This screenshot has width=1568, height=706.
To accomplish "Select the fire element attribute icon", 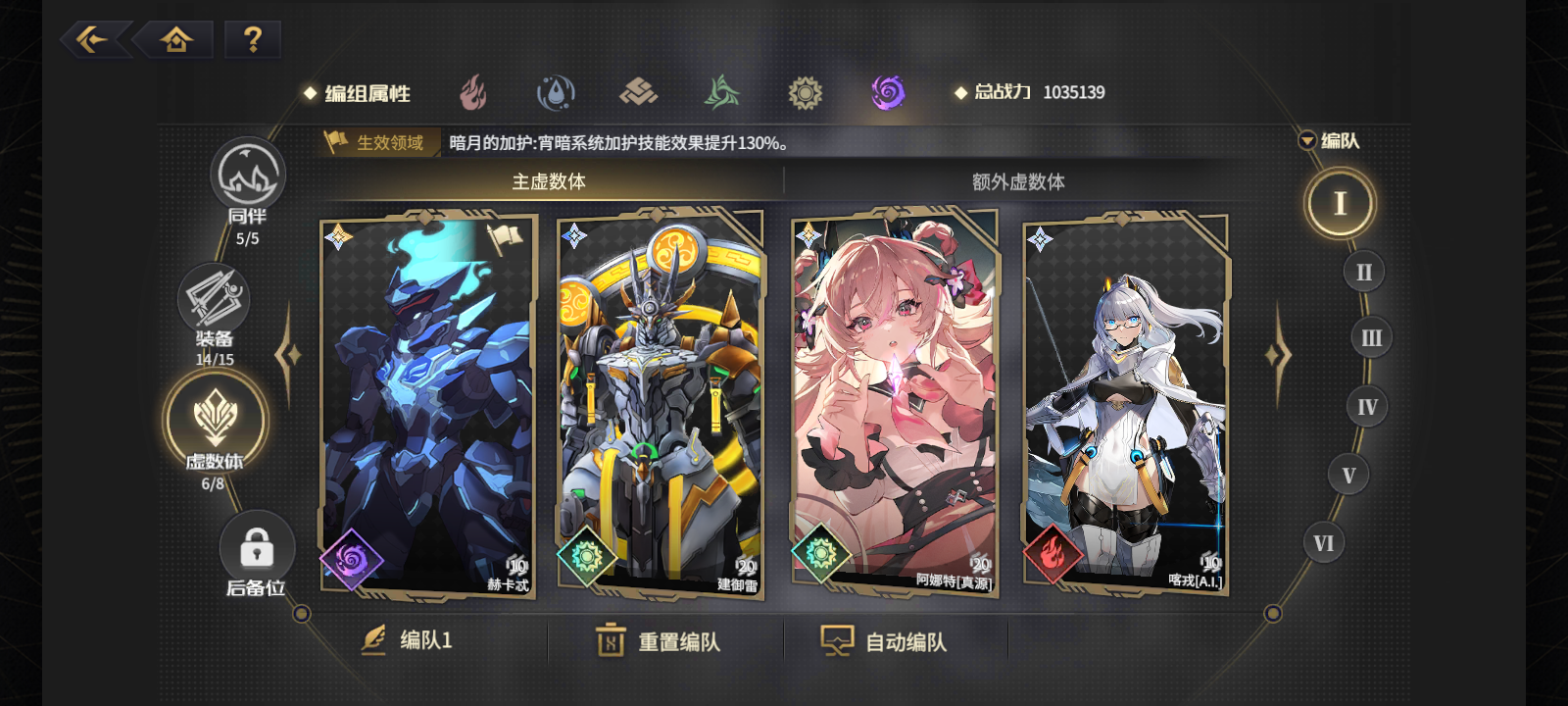I will pyautogui.click(x=472, y=91).
